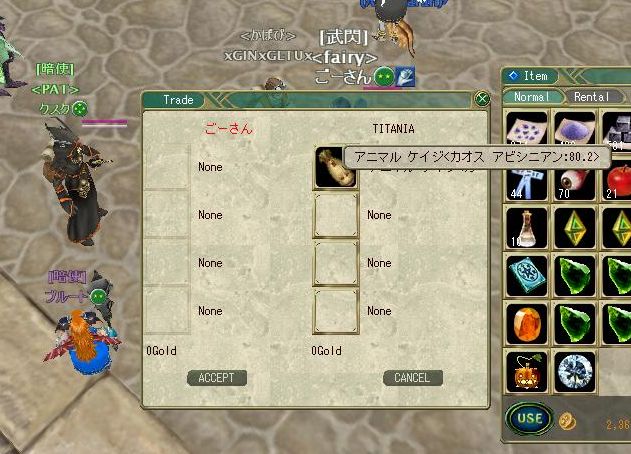Screen dimensions: 631x454
Task: Close the Trade window
Action: tap(482, 99)
